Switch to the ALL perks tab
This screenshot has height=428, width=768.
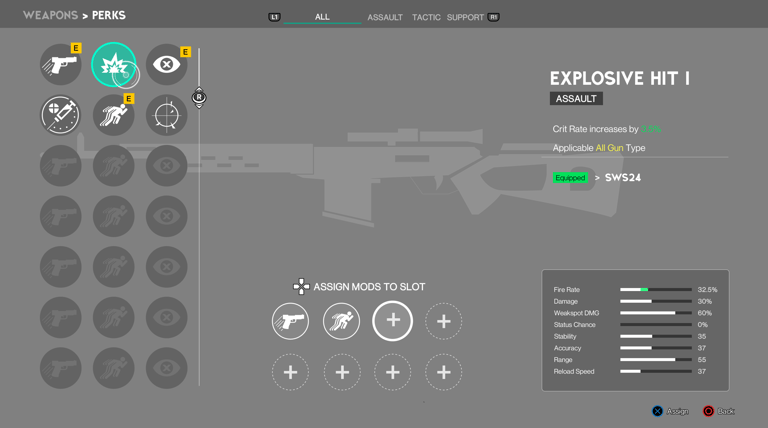point(322,17)
